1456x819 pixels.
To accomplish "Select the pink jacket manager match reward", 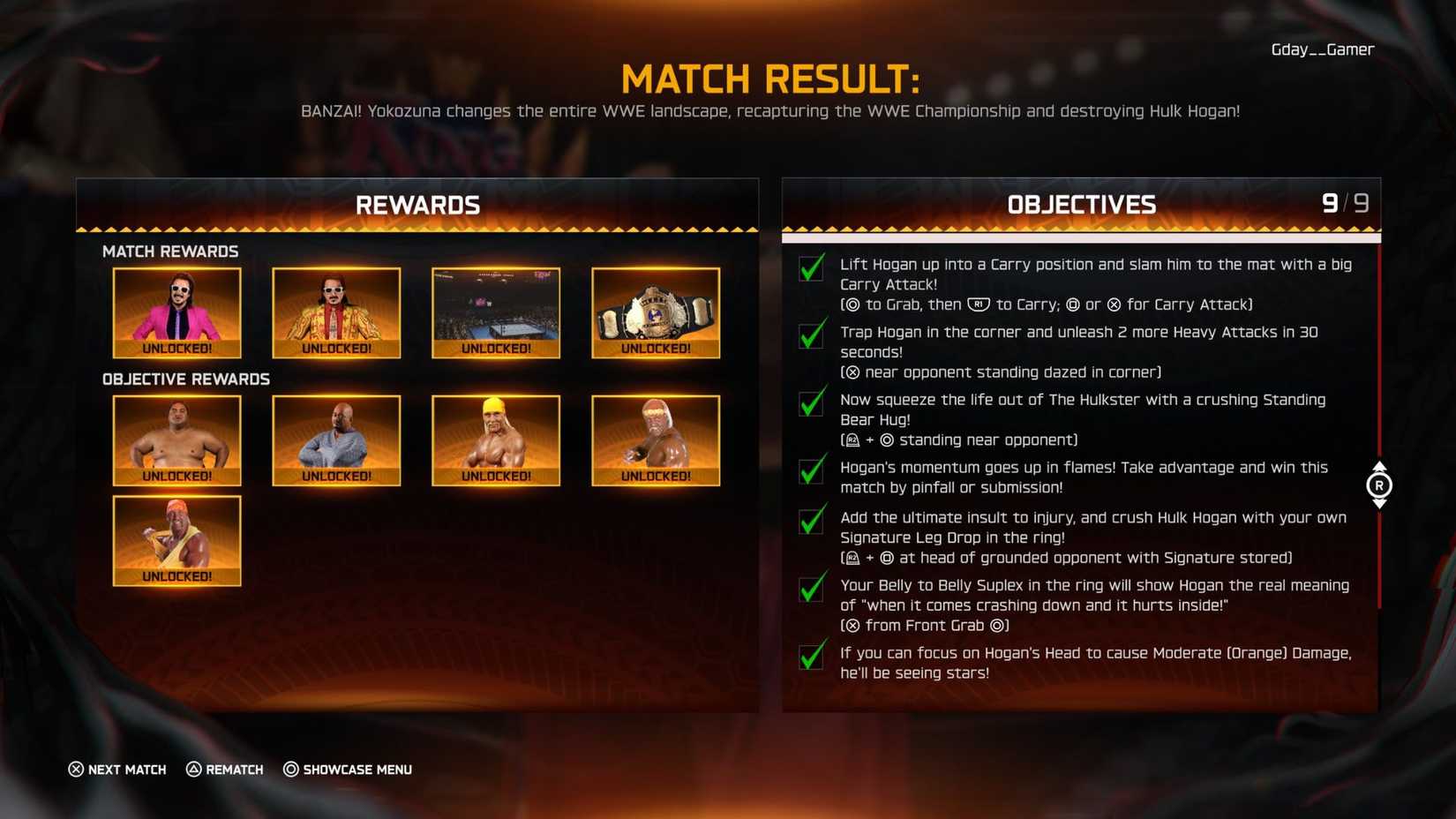I will pos(176,312).
